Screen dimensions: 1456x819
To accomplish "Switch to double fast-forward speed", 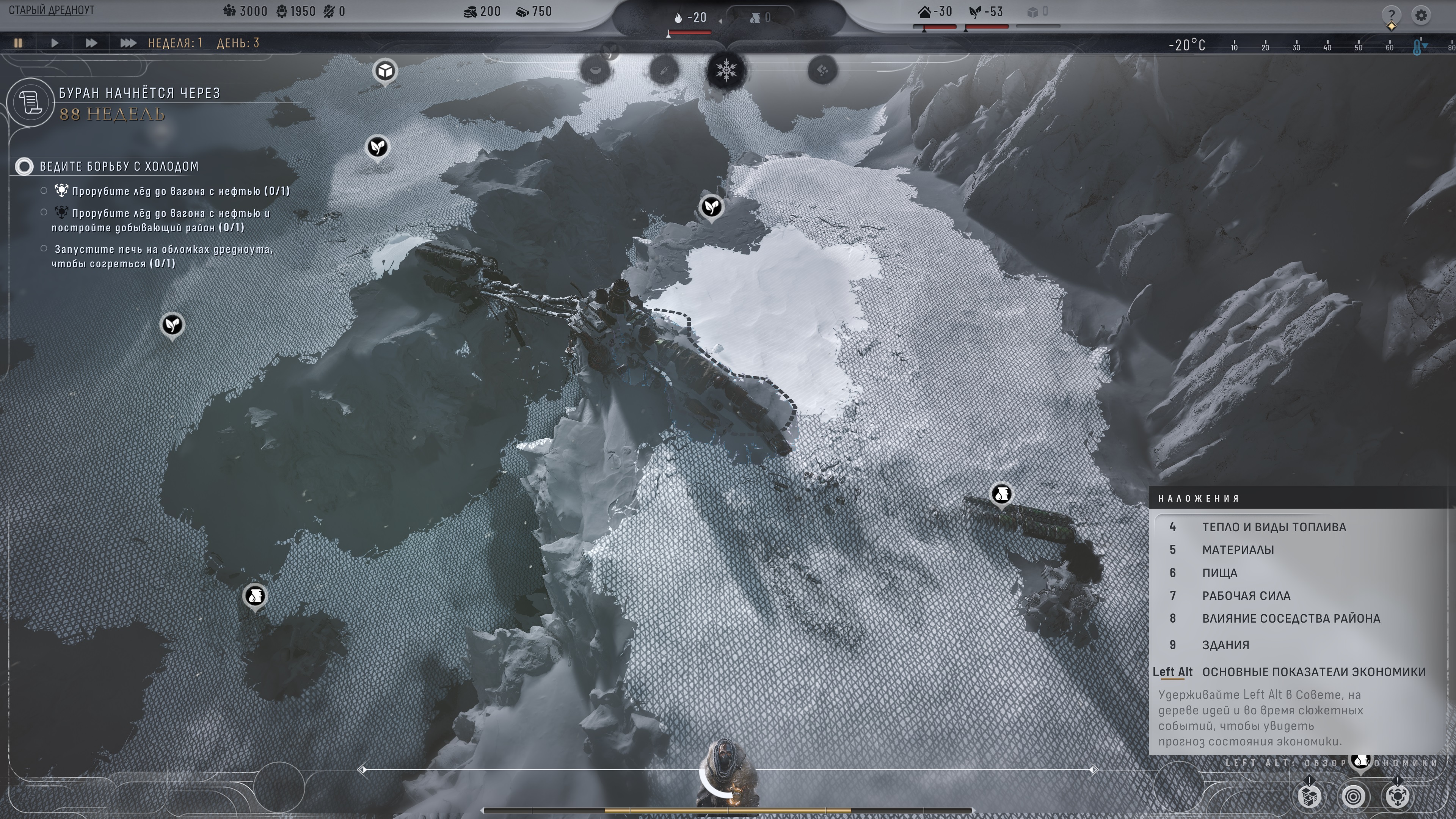I will tap(91, 43).
